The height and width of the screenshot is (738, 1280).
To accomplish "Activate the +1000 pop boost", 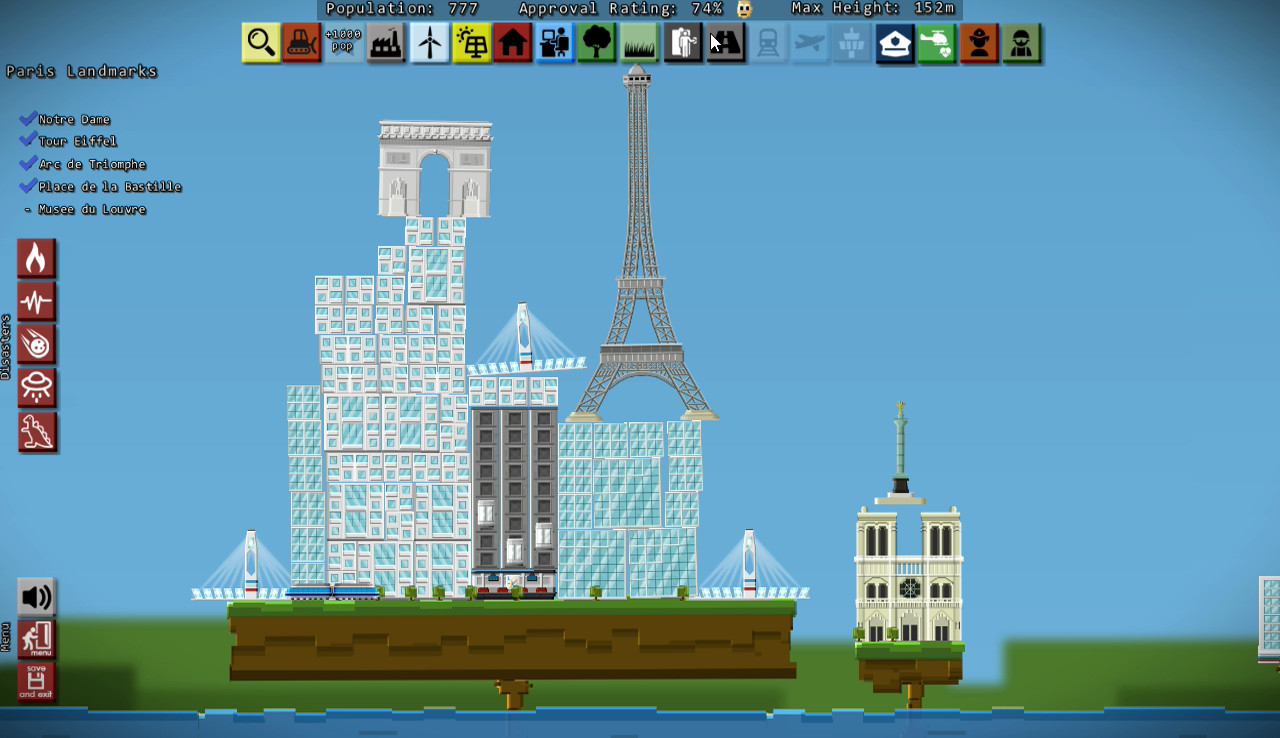I will click(344, 42).
